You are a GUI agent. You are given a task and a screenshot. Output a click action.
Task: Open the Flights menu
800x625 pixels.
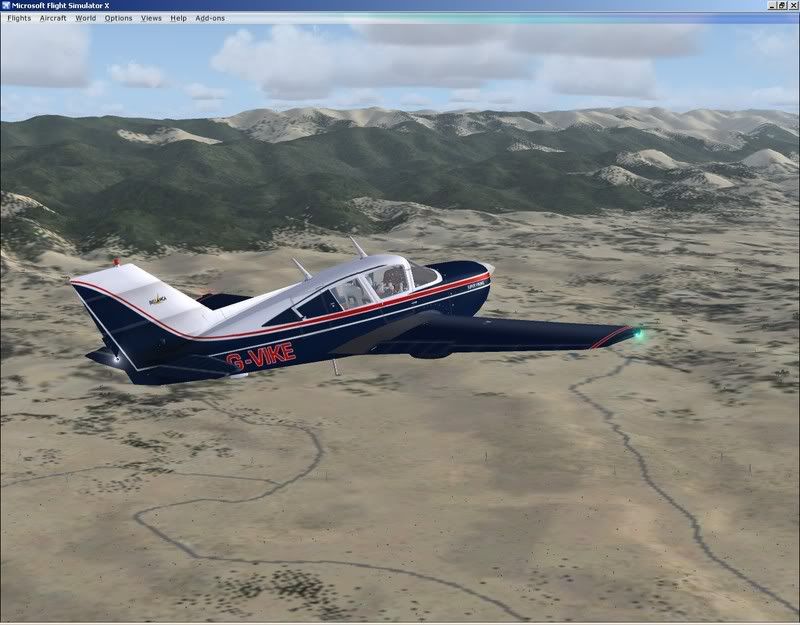(19, 18)
